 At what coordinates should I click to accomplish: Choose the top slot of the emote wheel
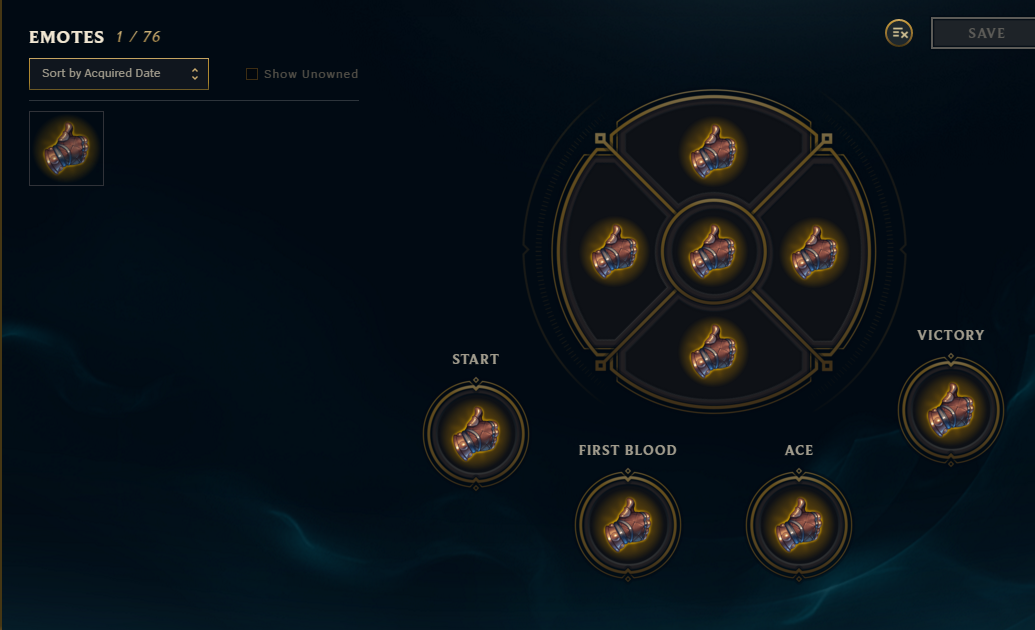714,150
